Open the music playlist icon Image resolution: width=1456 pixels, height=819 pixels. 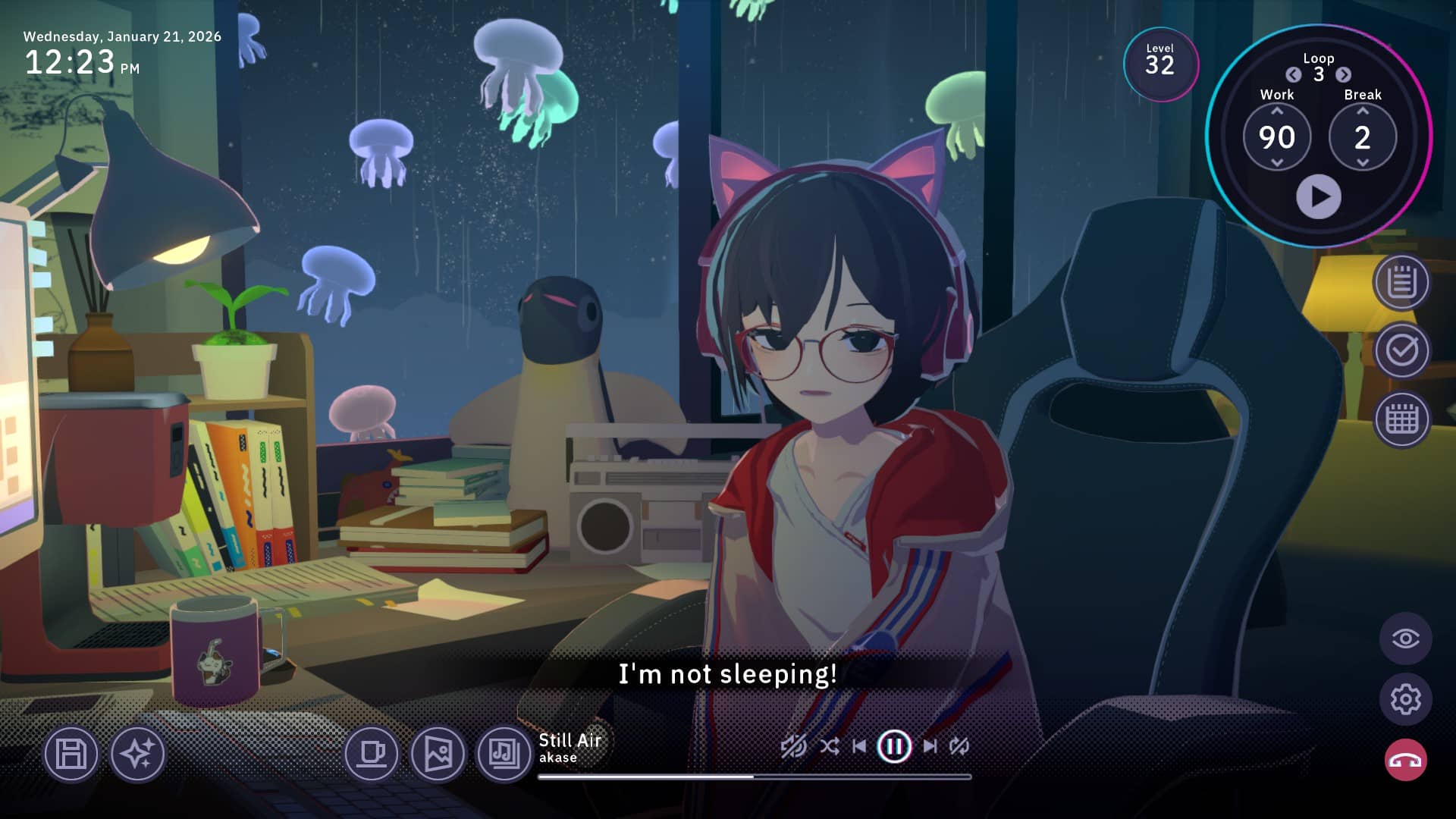click(504, 754)
